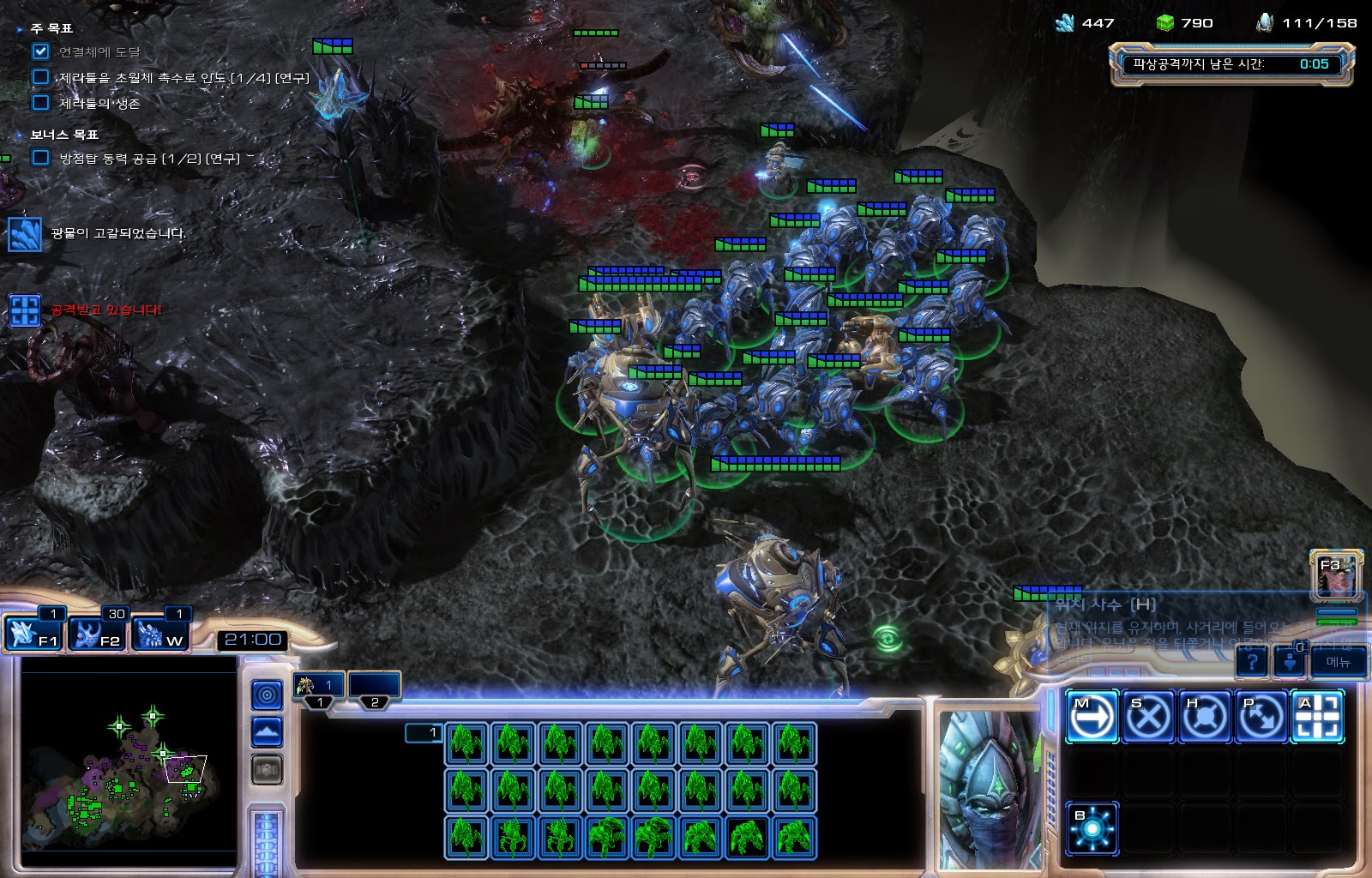Click the selected unit's portrait
The height and width of the screenshot is (878, 1372).
click(x=986, y=789)
